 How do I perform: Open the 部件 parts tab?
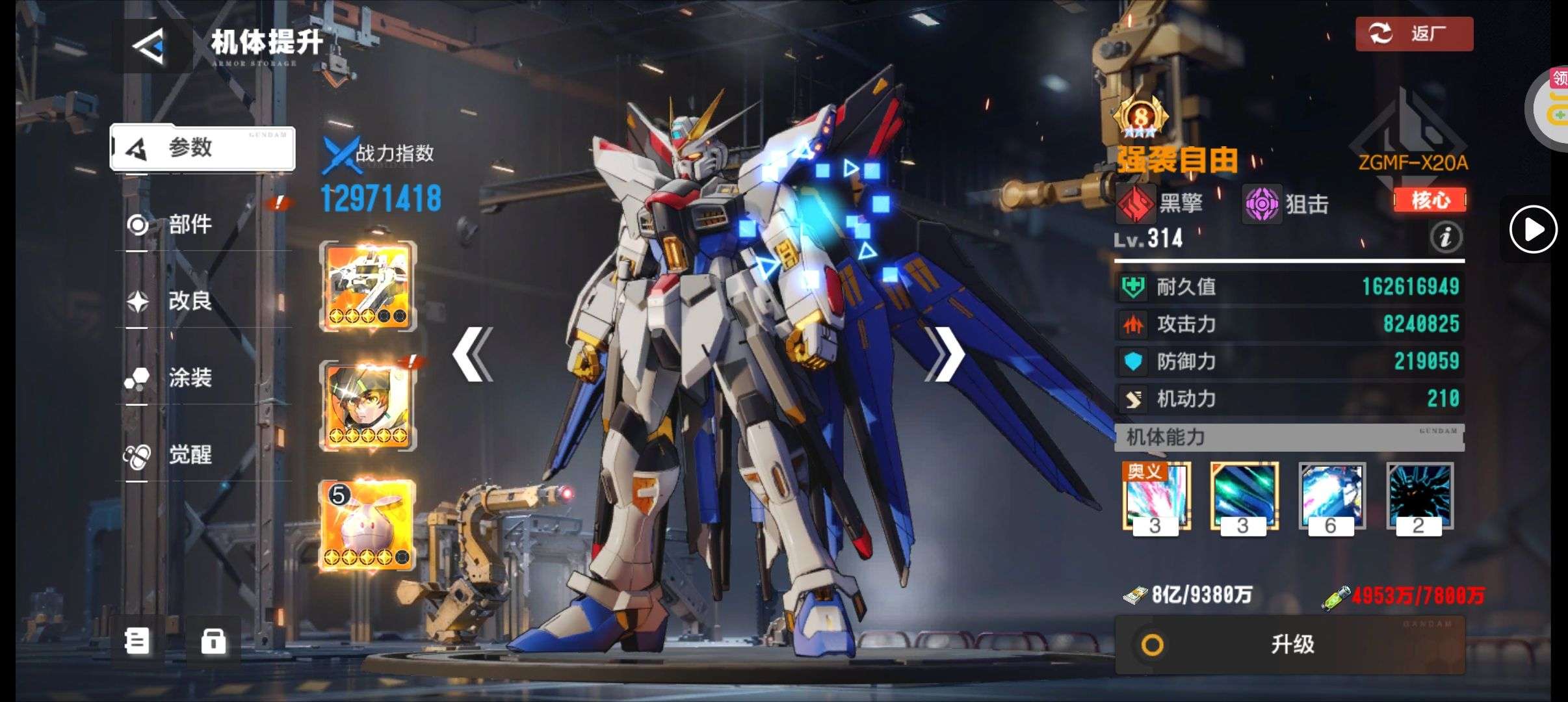click(x=189, y=225)
